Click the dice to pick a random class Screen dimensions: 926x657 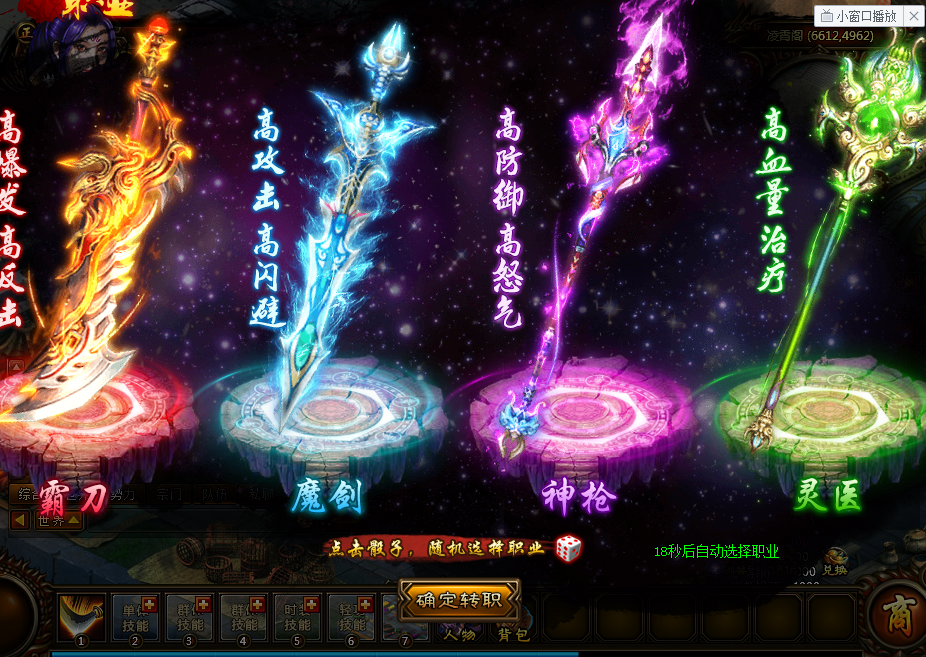pyautogui.click(x=568, y=548)
